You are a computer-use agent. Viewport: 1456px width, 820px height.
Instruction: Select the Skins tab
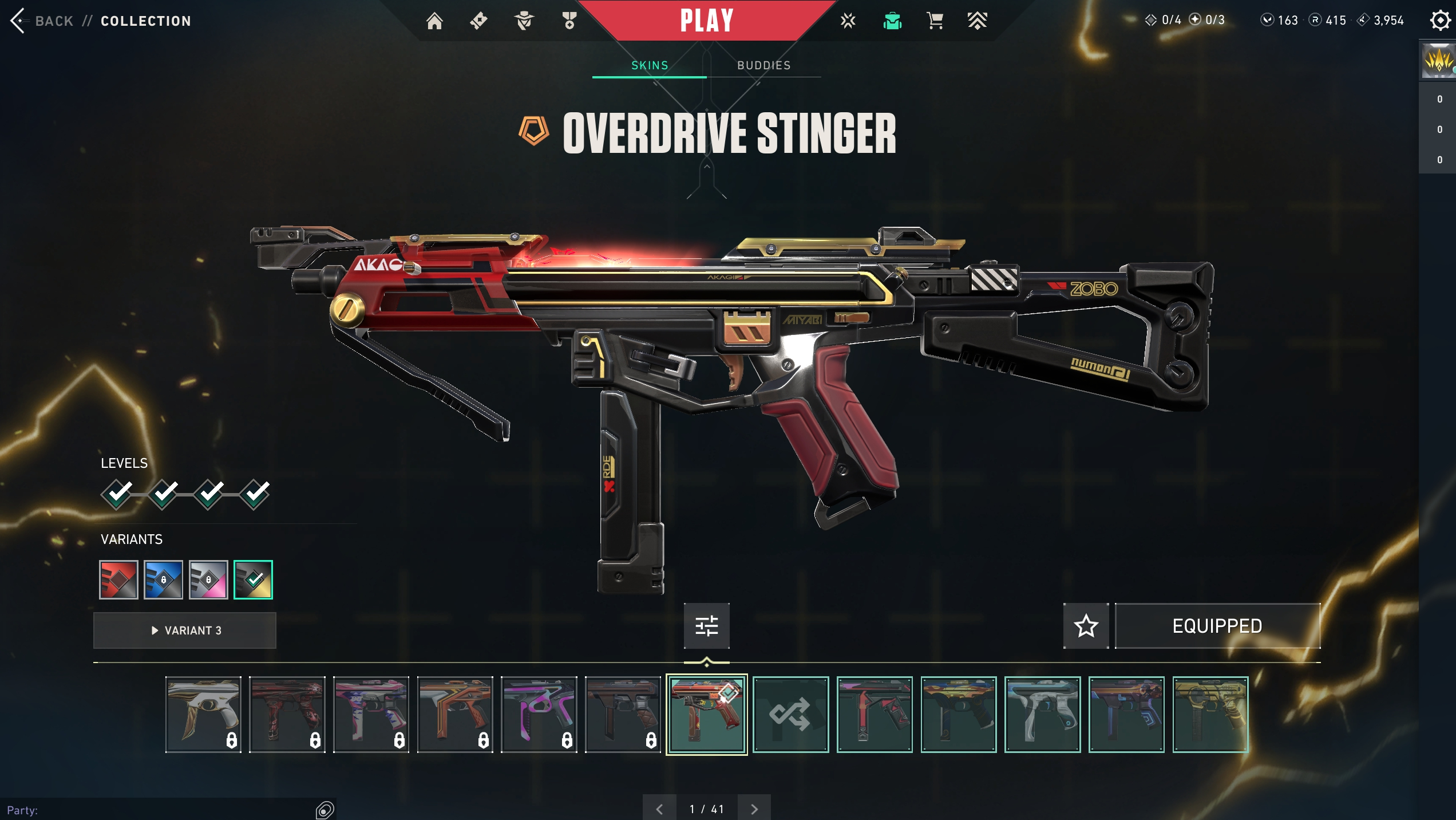coord(650,65)
